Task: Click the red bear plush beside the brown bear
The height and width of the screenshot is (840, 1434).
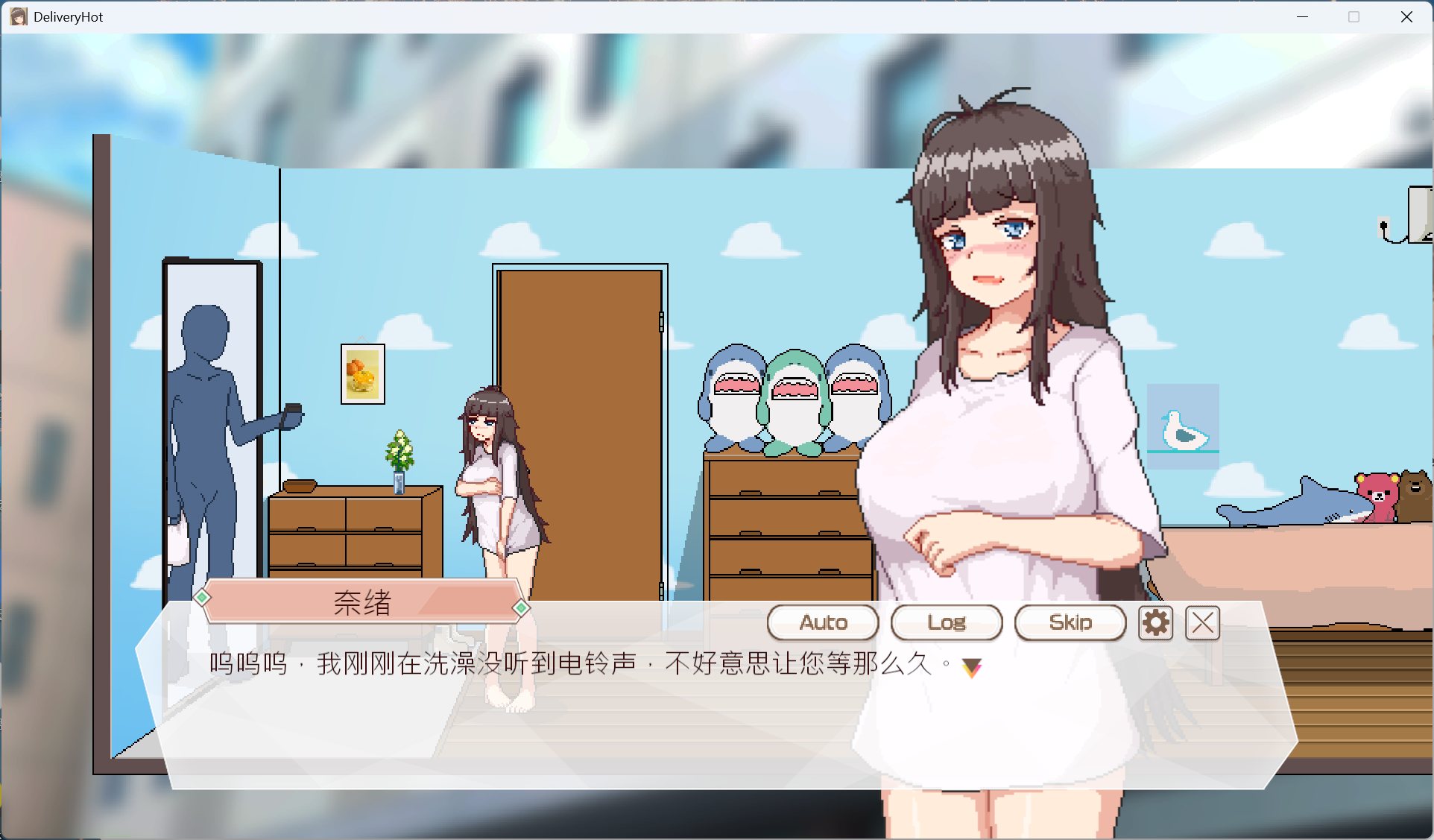Action: click(x=1377, y=496)
